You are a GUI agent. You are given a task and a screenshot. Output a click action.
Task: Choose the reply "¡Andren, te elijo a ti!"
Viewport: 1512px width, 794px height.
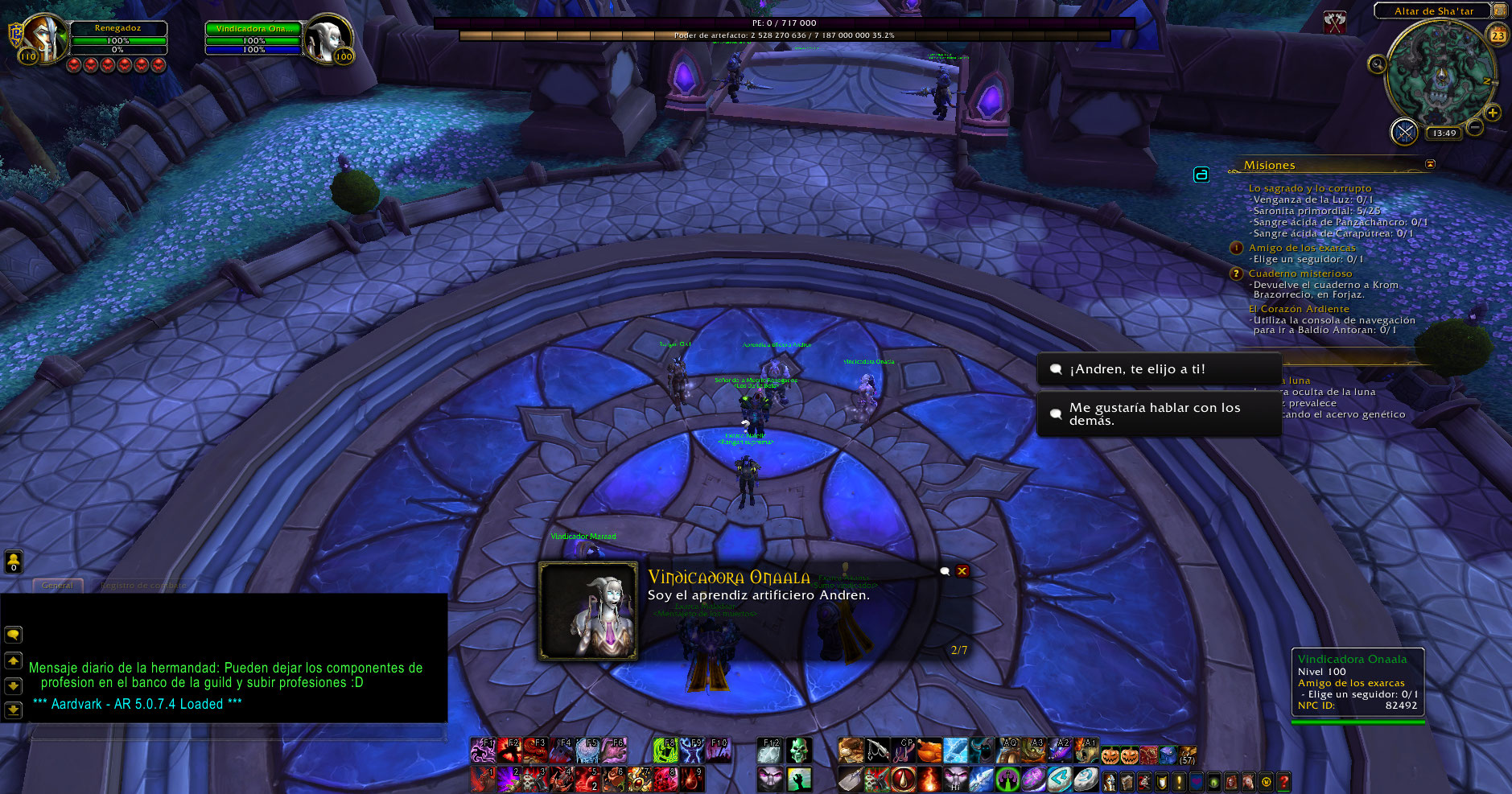(x=1157, y=369)
